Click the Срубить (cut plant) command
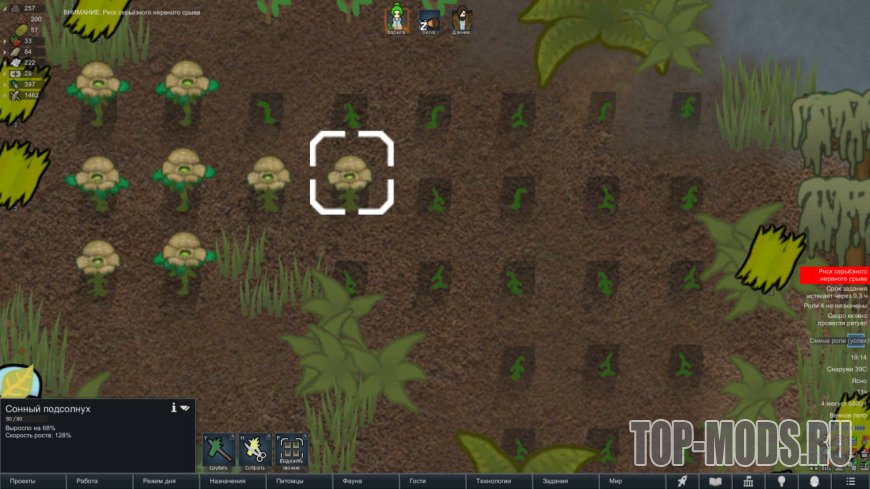This screenshot has height=489, width=870. pos(219,450)
